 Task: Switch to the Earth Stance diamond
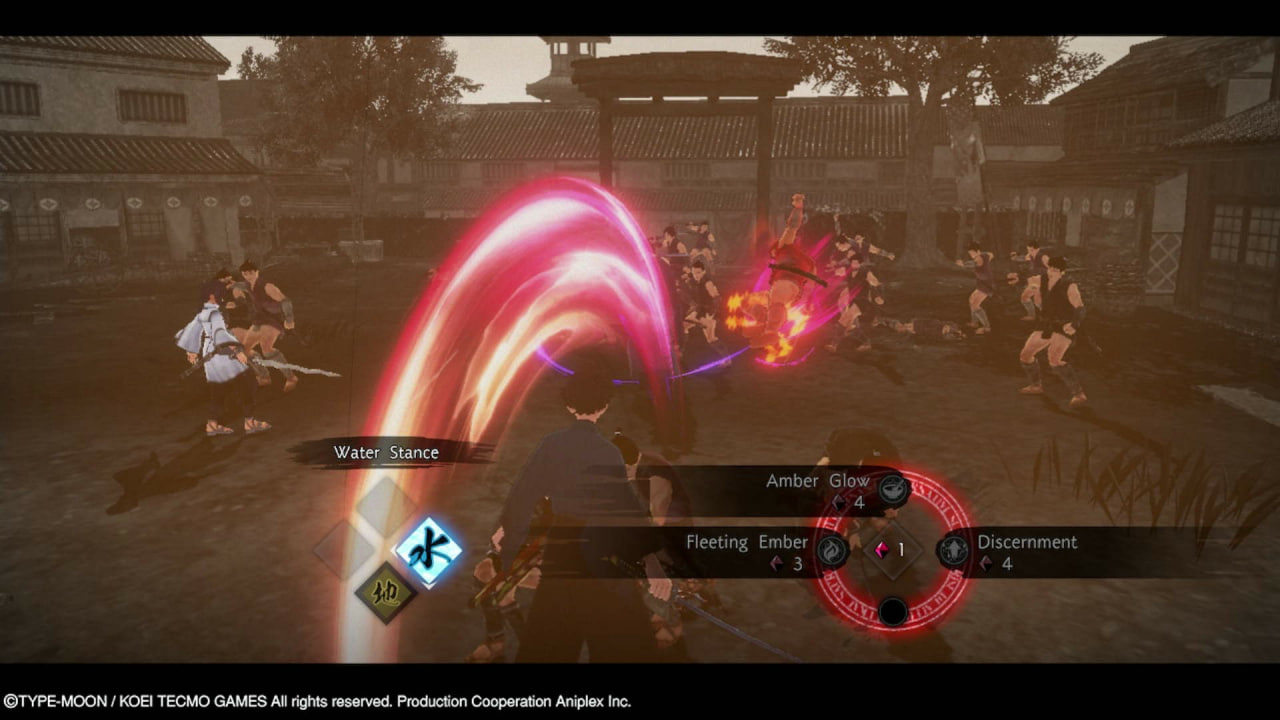(386, 592)
